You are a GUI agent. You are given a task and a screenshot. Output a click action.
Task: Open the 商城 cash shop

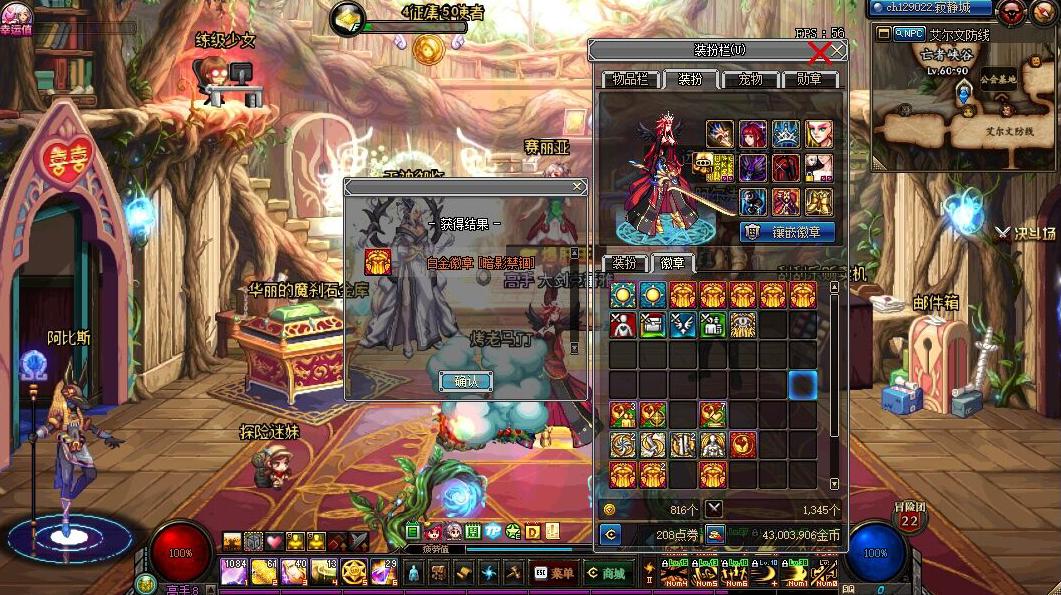pyautogui.click(x=607, y=573)
